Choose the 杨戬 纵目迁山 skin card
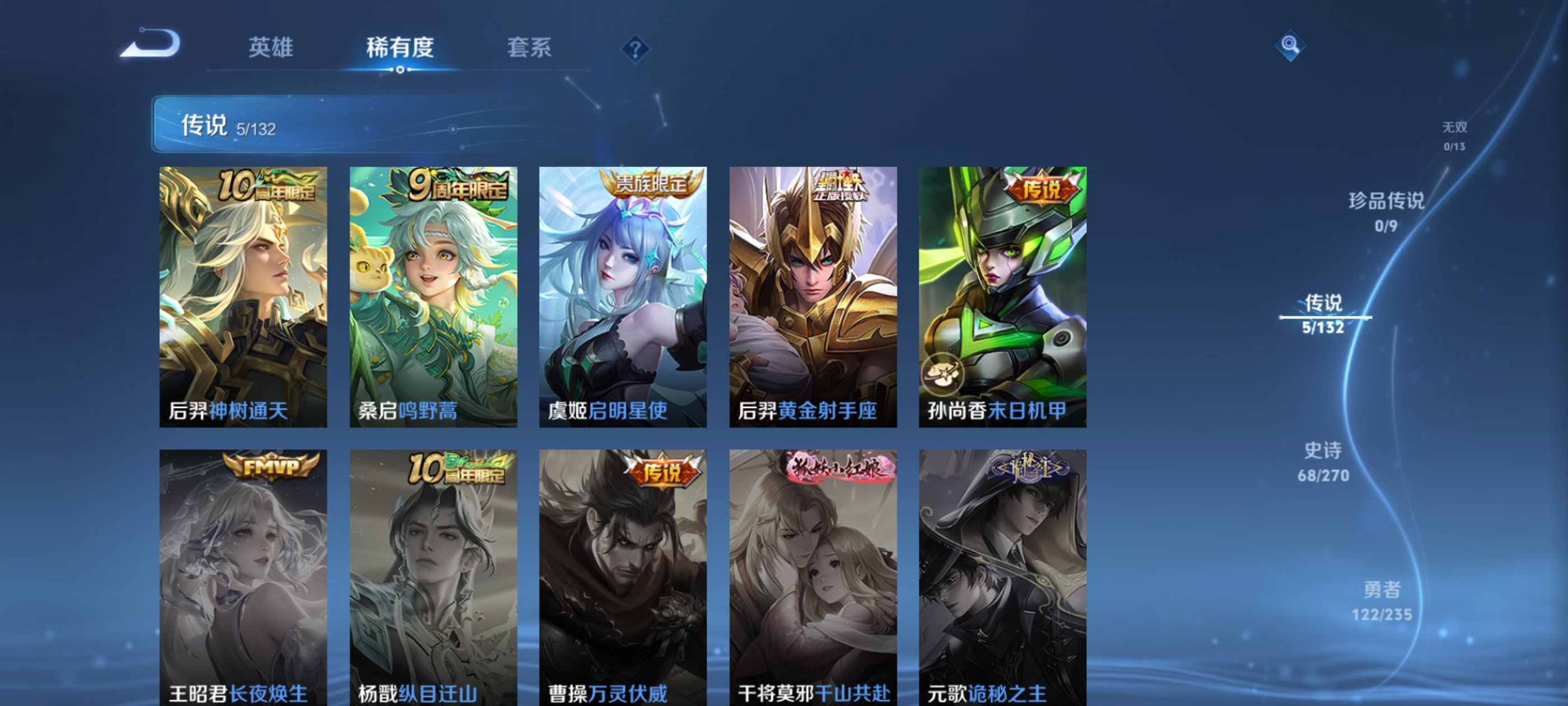The image size is (1568, 706). pyautogui.click(x=433, y=578)
